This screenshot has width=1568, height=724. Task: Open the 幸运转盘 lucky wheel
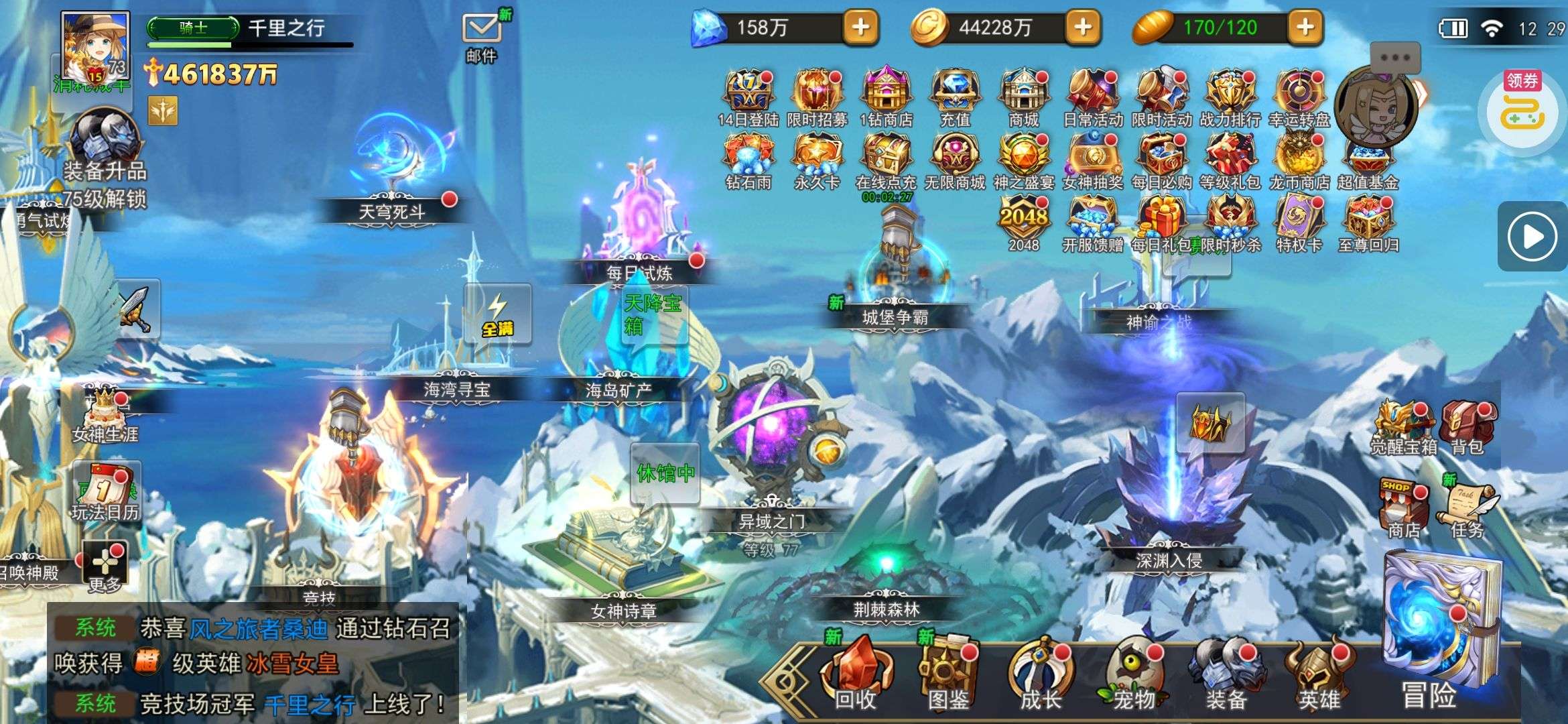pyautogui.click(x=1299, y=97)
